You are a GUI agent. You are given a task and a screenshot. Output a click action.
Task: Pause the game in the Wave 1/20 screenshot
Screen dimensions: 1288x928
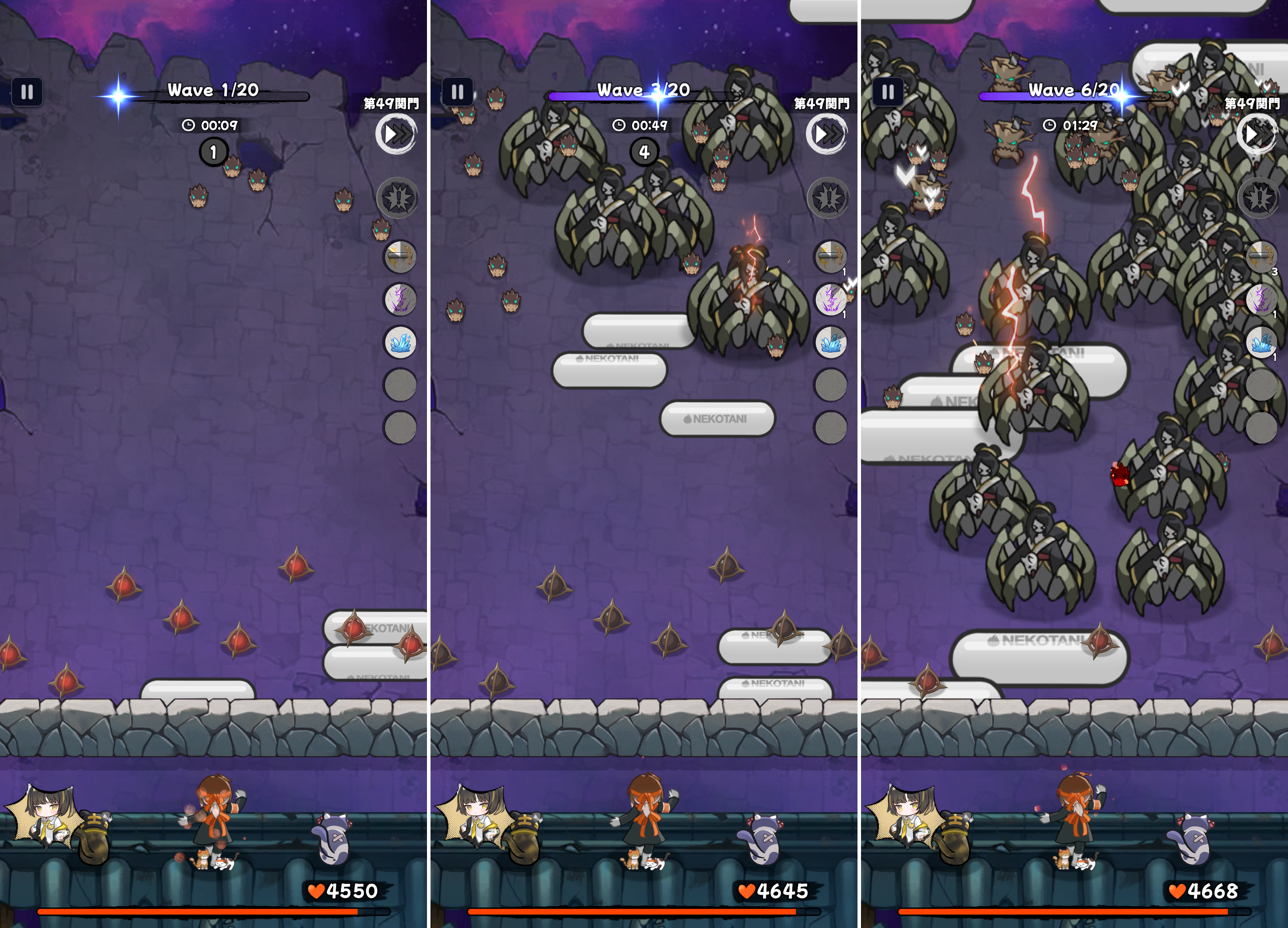coord(27,92)
